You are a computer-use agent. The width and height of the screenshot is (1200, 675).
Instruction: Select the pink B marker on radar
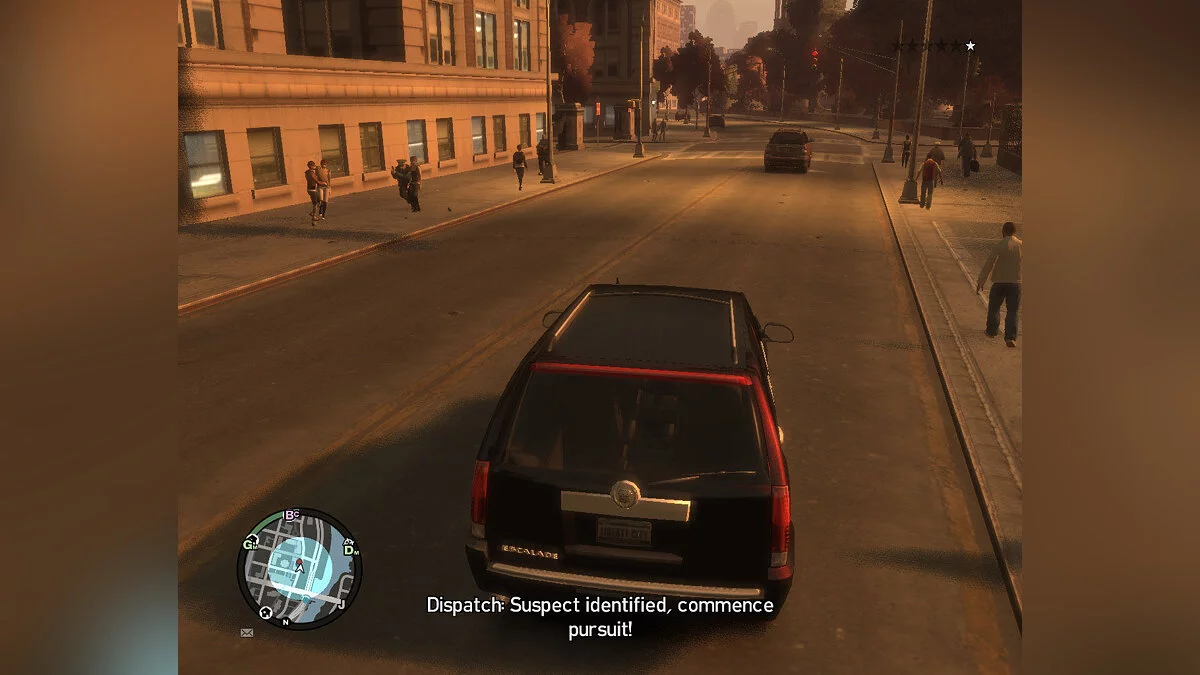pos(290,515)
